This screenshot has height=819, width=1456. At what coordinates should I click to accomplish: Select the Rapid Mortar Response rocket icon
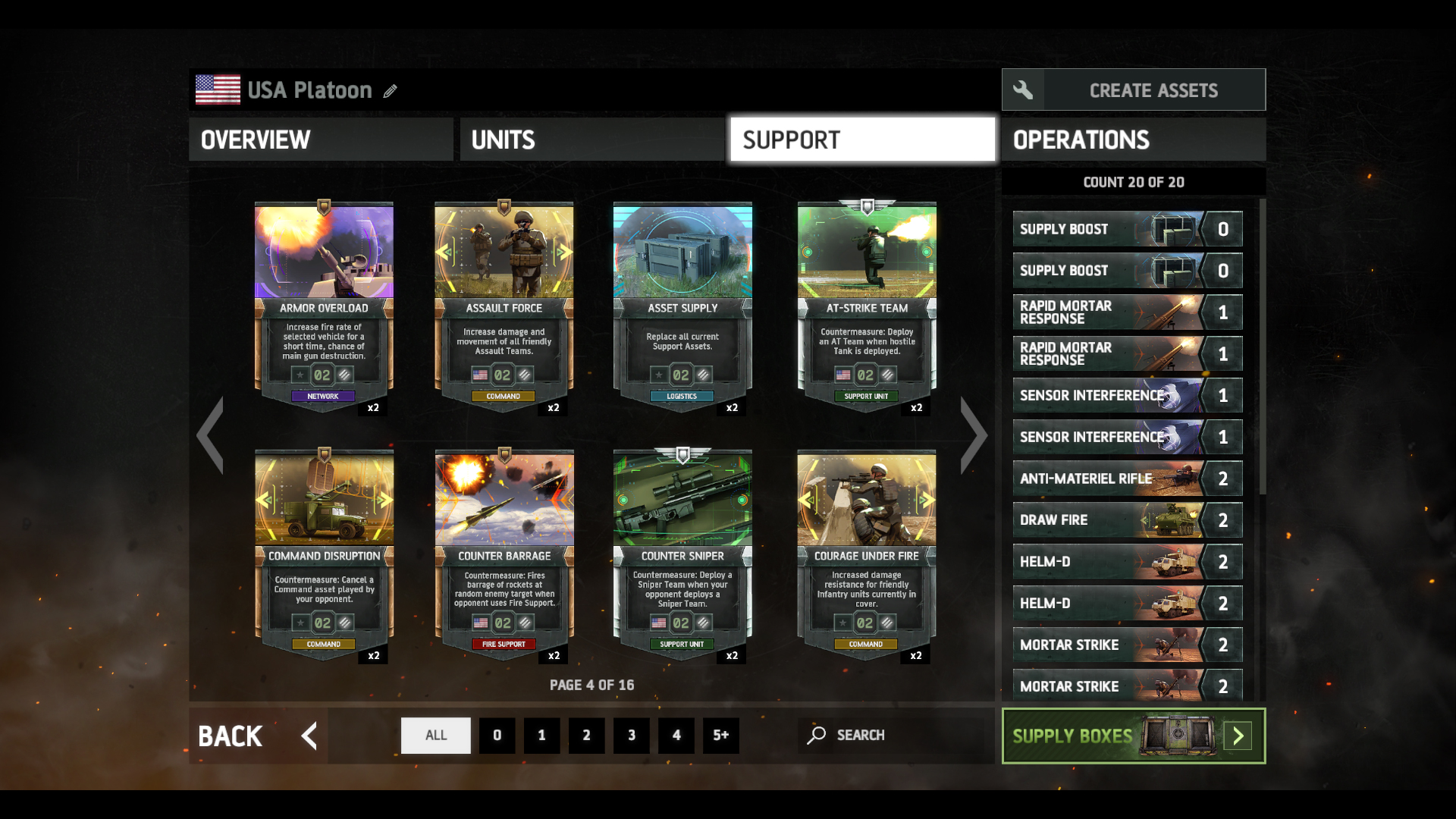point(1172,312)
